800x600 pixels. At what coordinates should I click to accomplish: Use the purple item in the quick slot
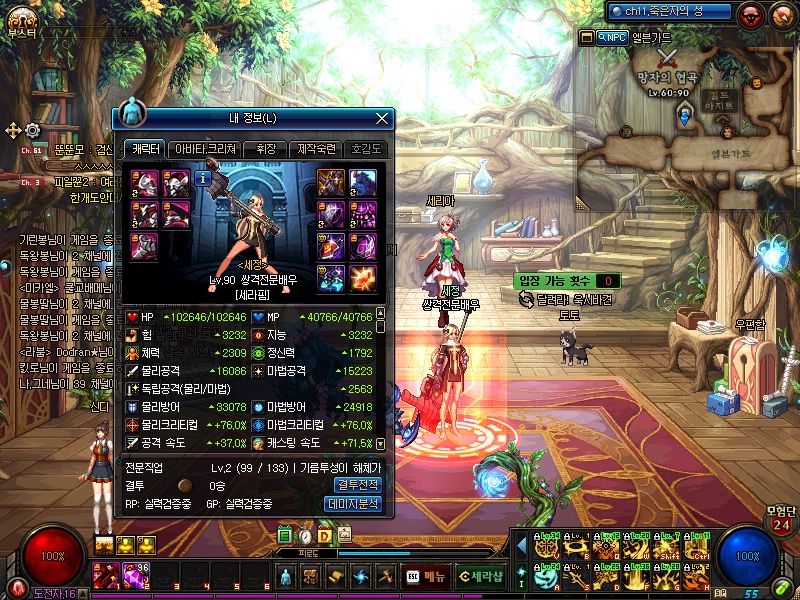pyautogui.click(x=134, y=575)
